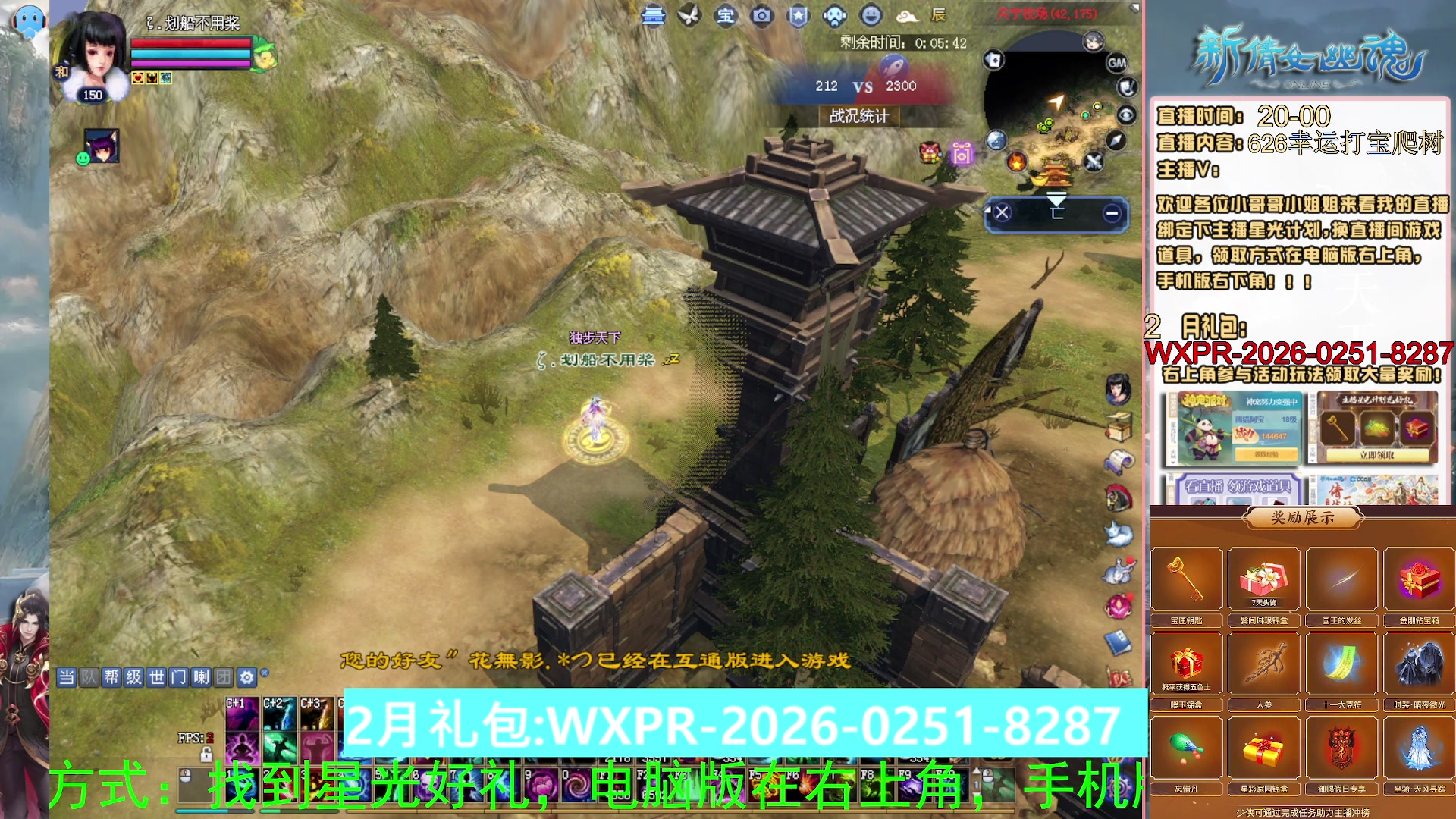Capture a screenshot with the camera icon
1456x819 pixels.
[x=762, y=16]
